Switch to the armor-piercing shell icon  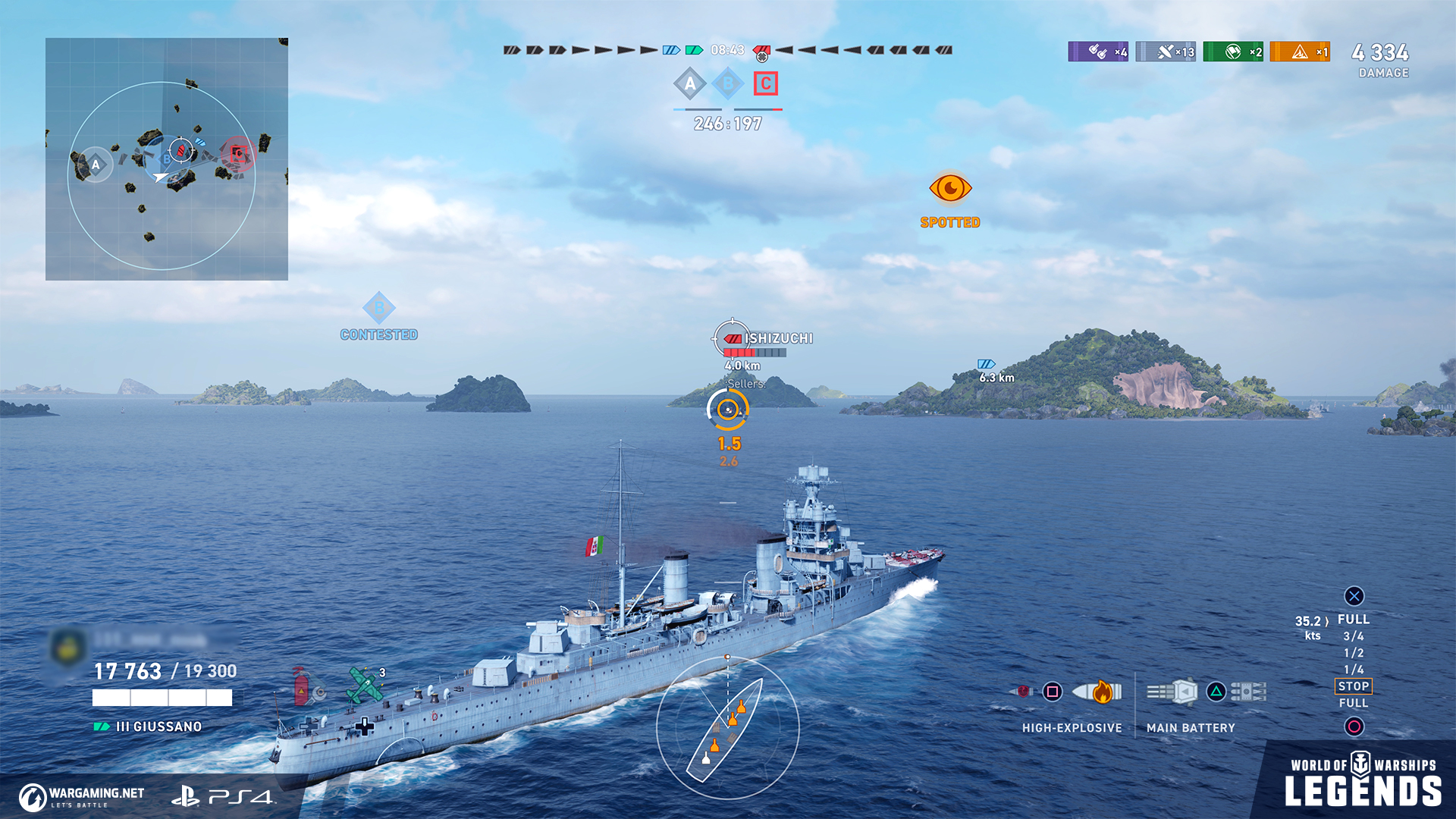click(1021, 692)
